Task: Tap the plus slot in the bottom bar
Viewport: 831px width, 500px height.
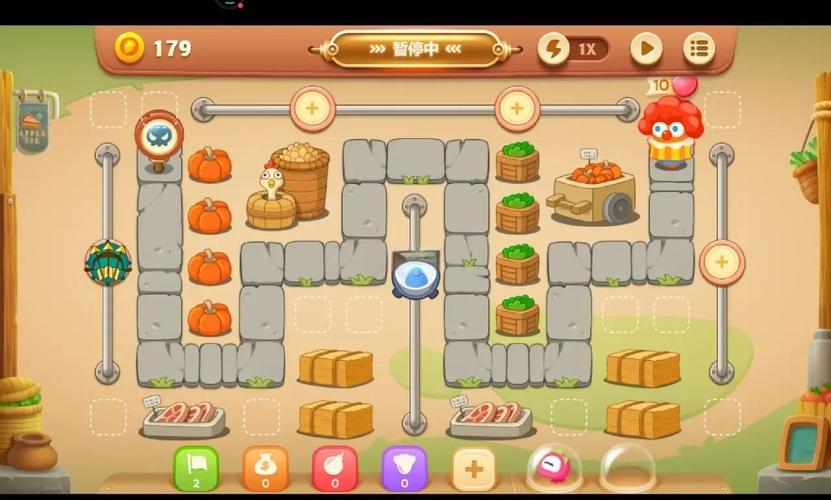Action: tap(474, 468)
